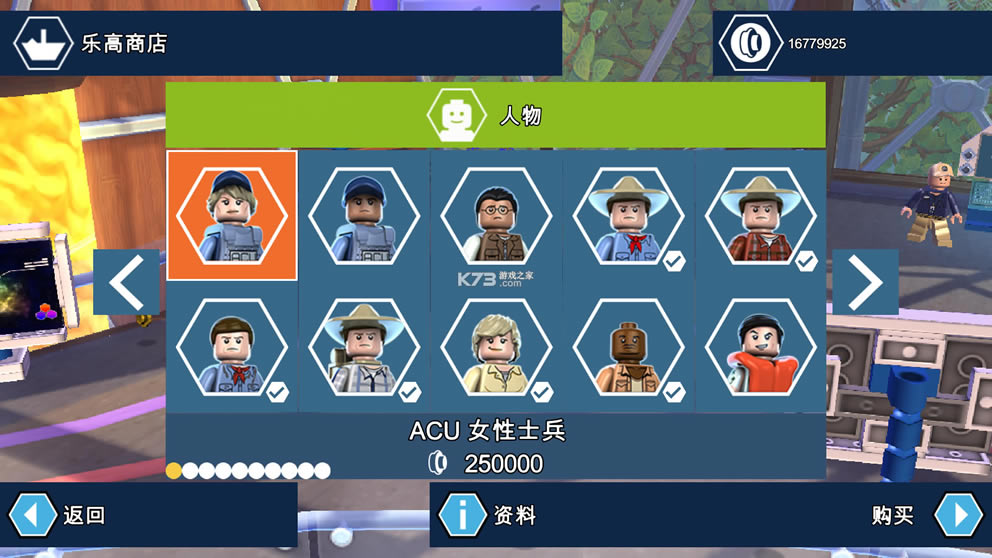Choose the hatless brown-haired character with red neckerchief

pyautogui.click(x=232, y=347)
